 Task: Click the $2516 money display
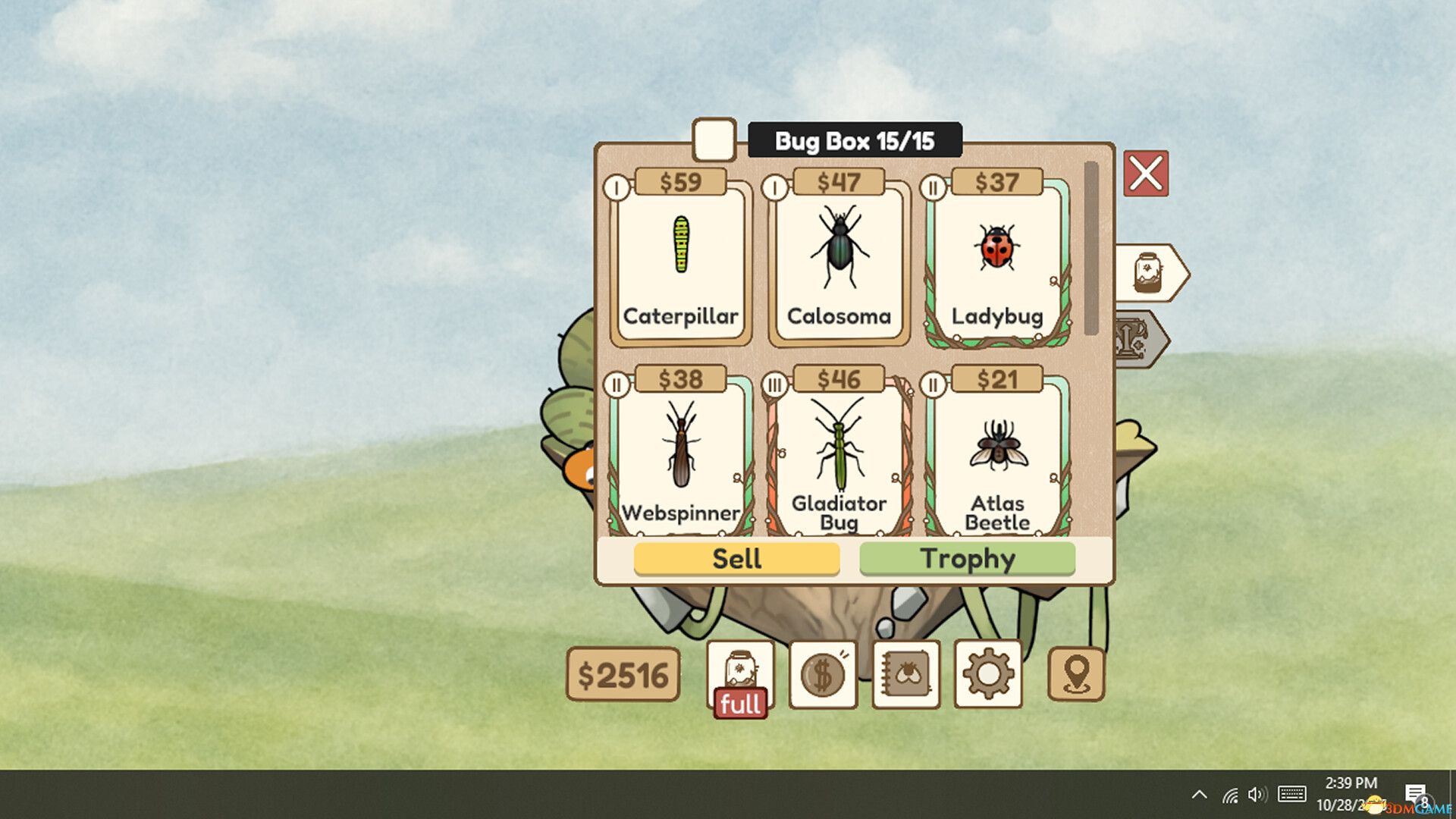click(623, 674)
